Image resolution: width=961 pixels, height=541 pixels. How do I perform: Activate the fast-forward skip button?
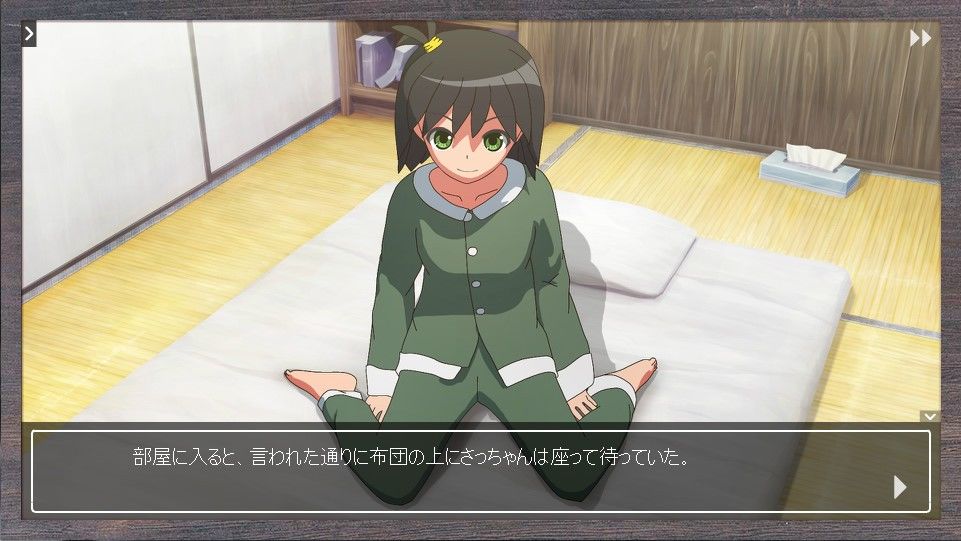(x=920, y=38)
